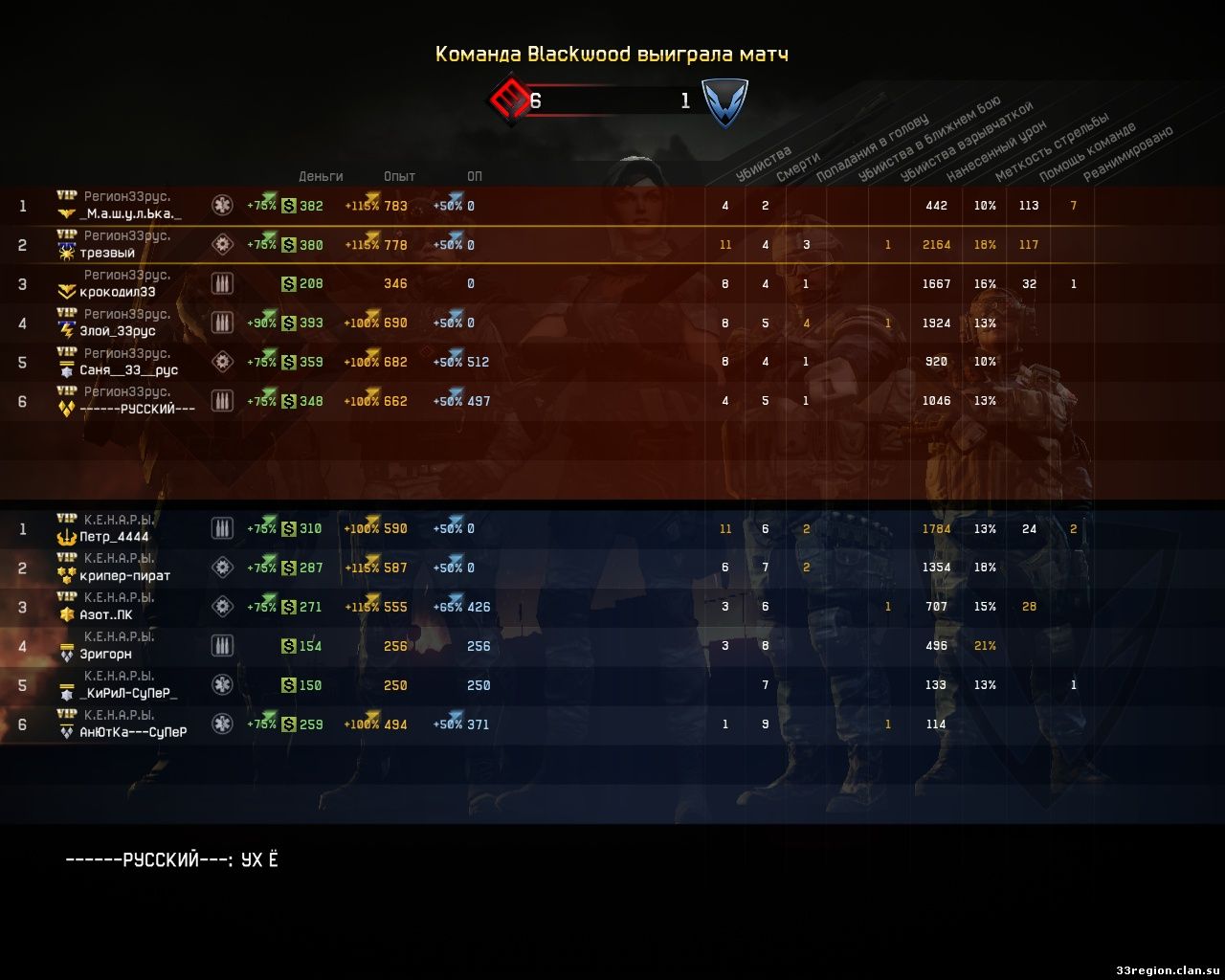The height and width of the screenshot is (980, 1225).
Task: Select the крипер-пират player row
Action: pos(124,576)
